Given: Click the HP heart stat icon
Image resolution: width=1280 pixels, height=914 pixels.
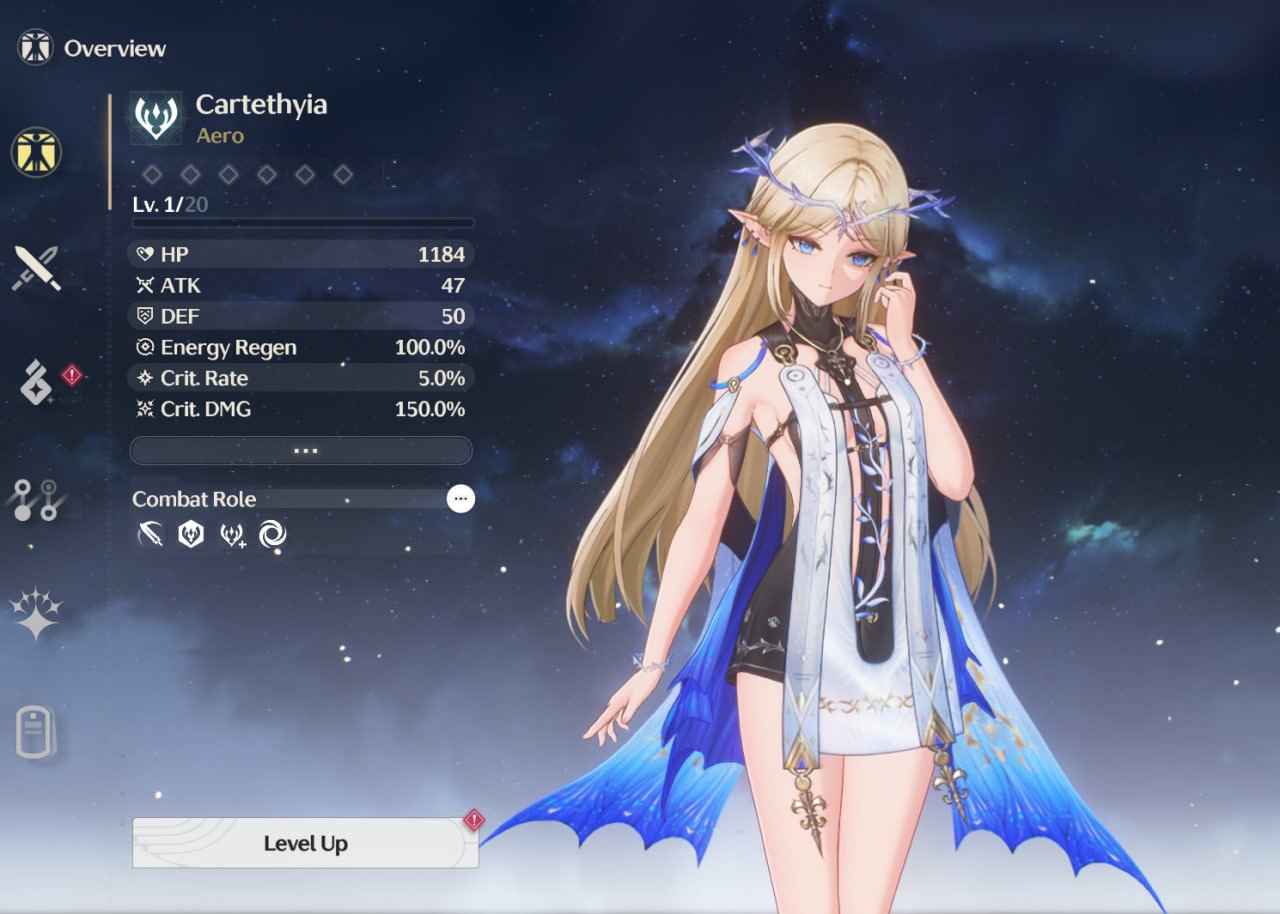Looking at the screenshot, I should pyautogui.click(x=146, y=254).
